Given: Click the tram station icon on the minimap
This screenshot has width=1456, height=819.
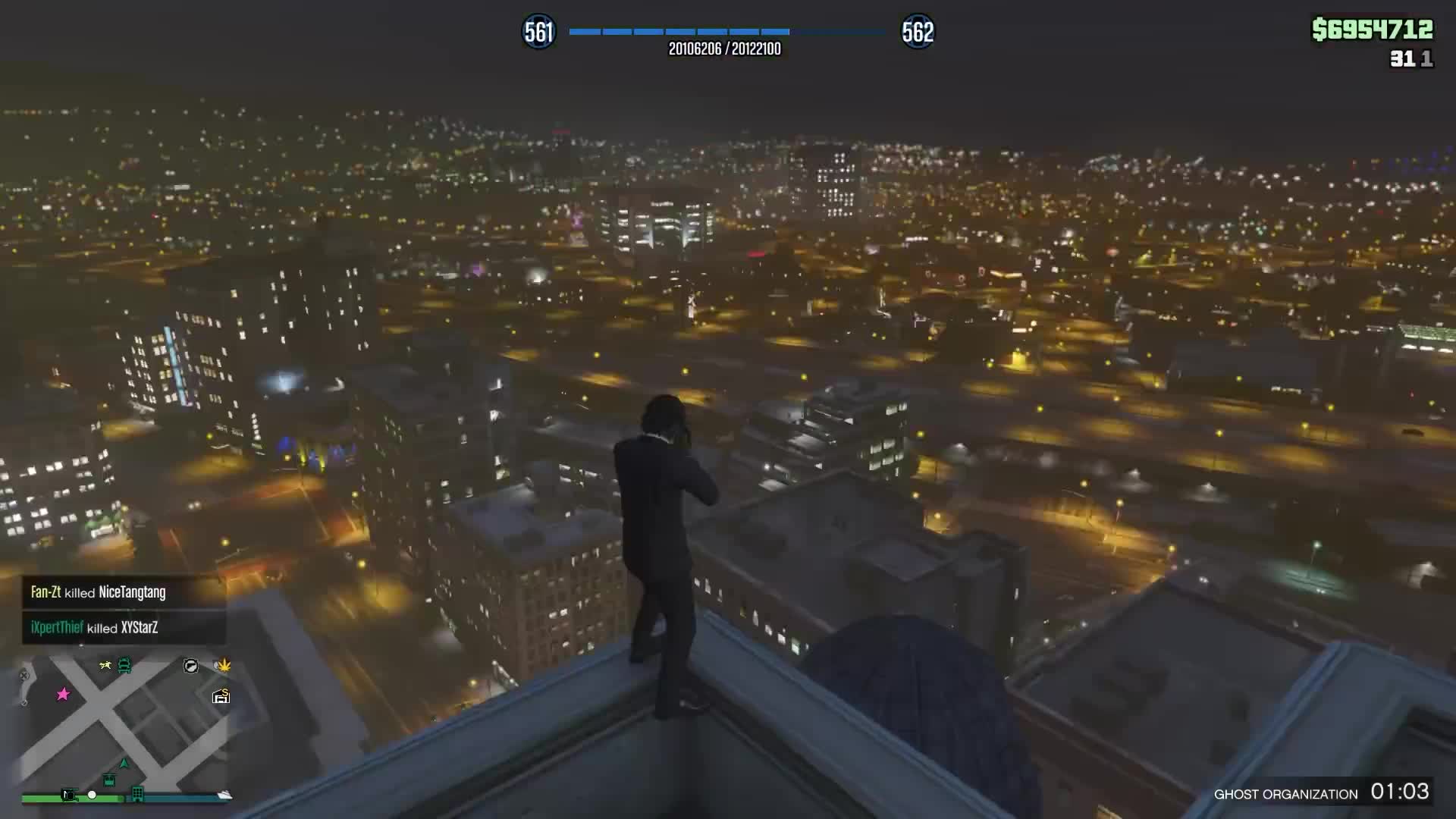Looking at the screenshot, I should pos(109,780).
